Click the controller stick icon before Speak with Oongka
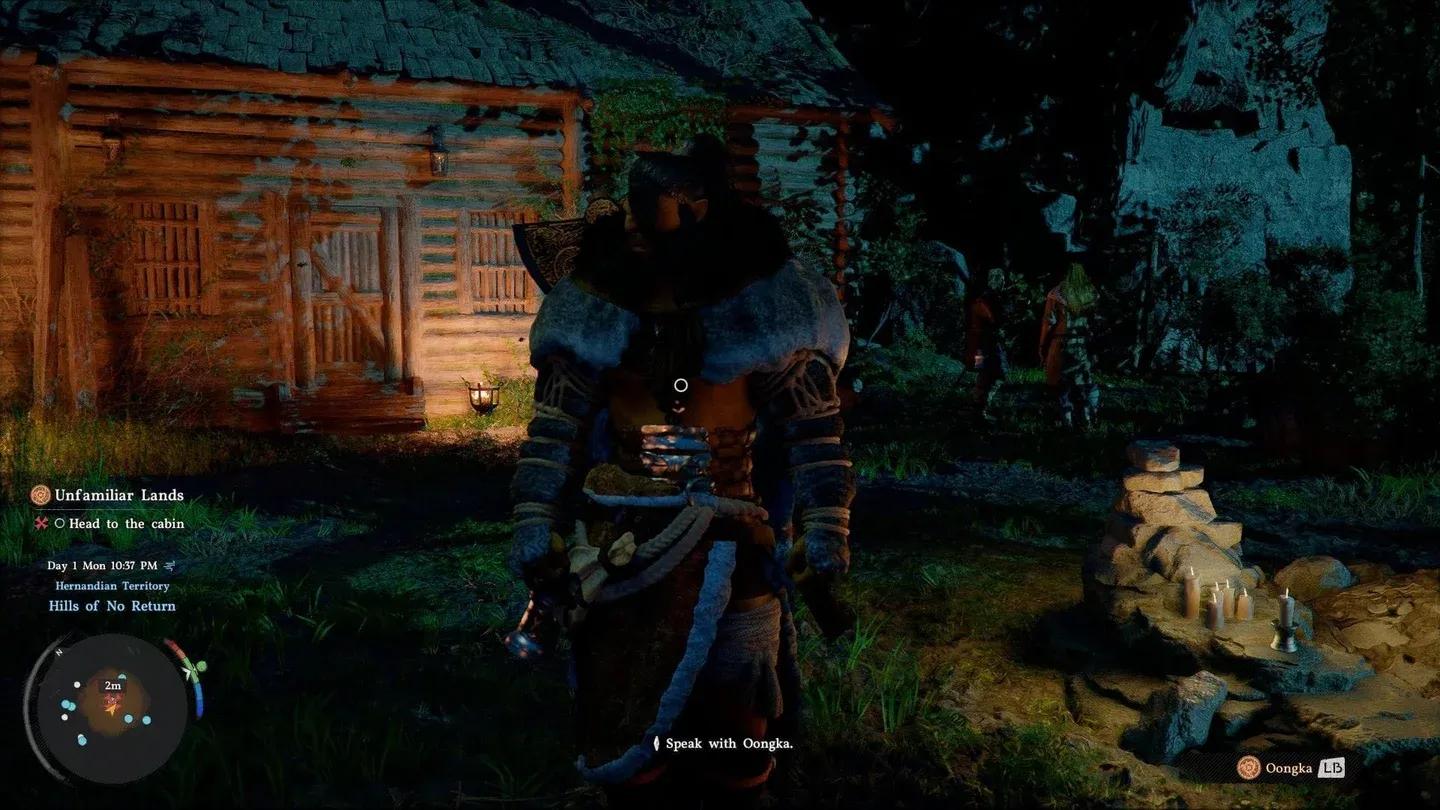Screen dimensions: 1440x810 [x=657, y=743]
